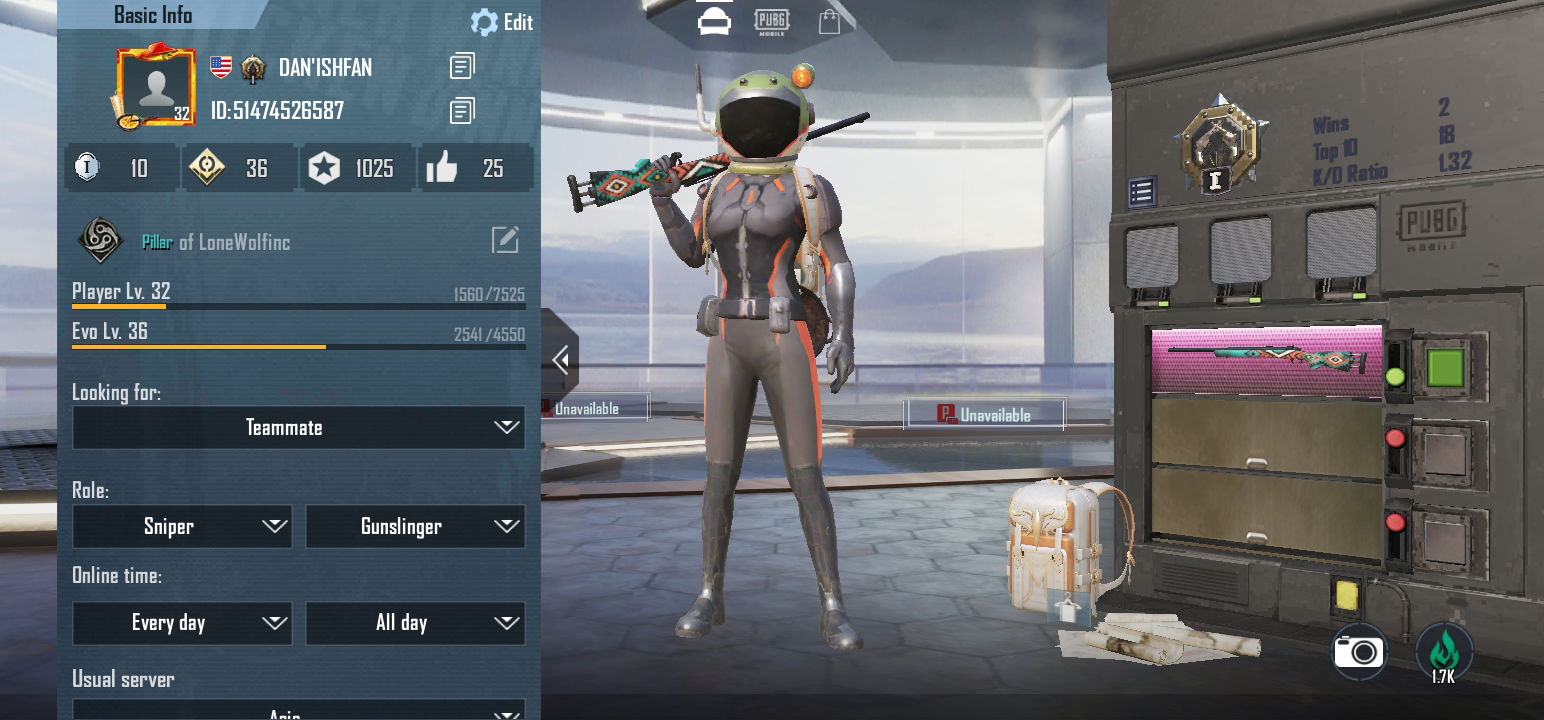Edit the clan signature line
Image resolution: width=1544 pixels, height=720 pixels.
[x=505, y=240]
